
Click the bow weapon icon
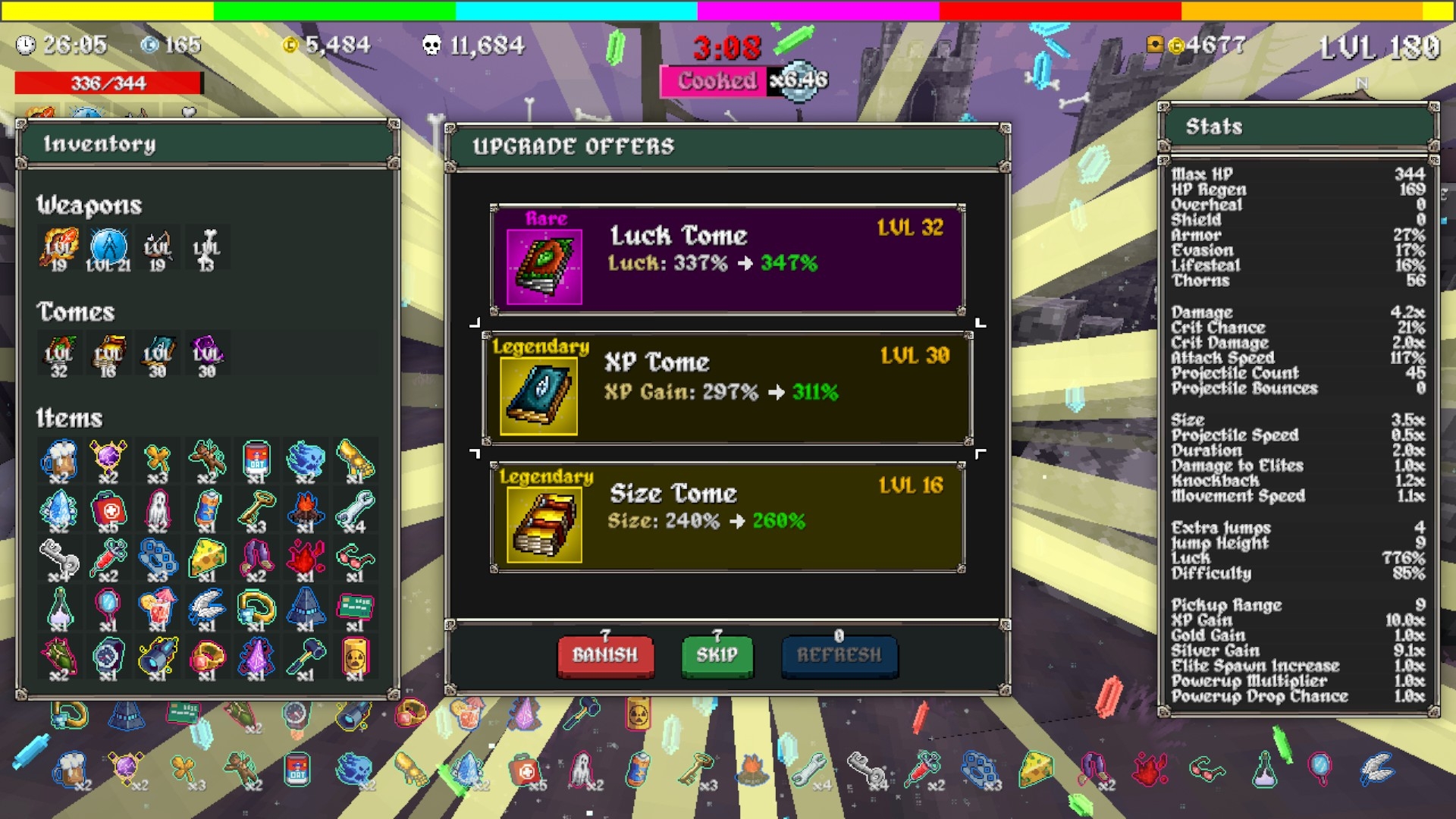157,248
